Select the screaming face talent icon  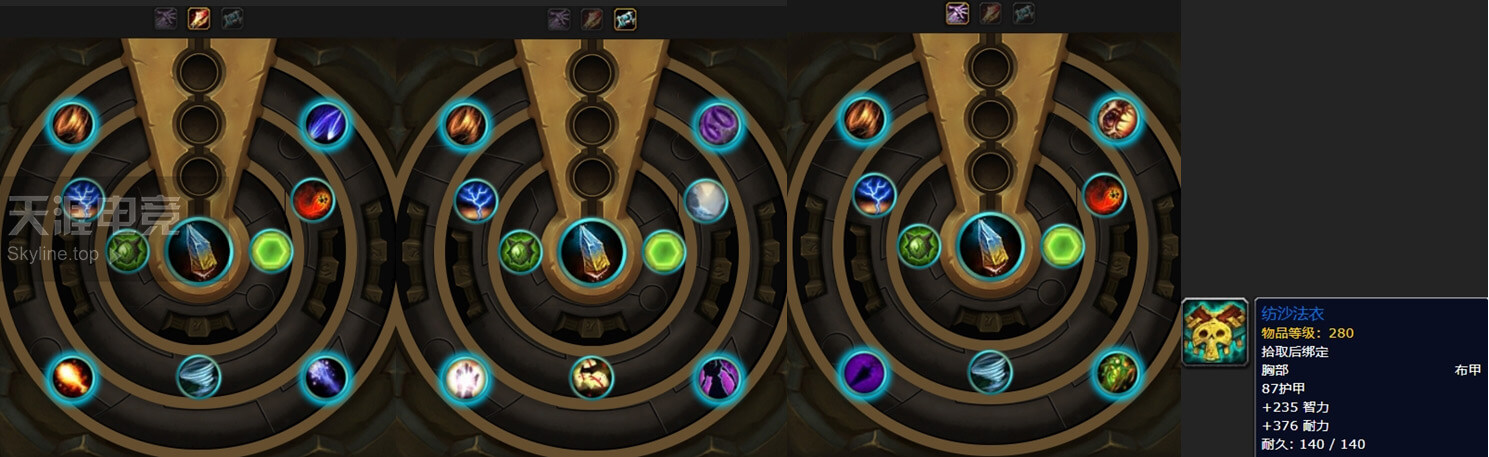[x=1116, y=120]
